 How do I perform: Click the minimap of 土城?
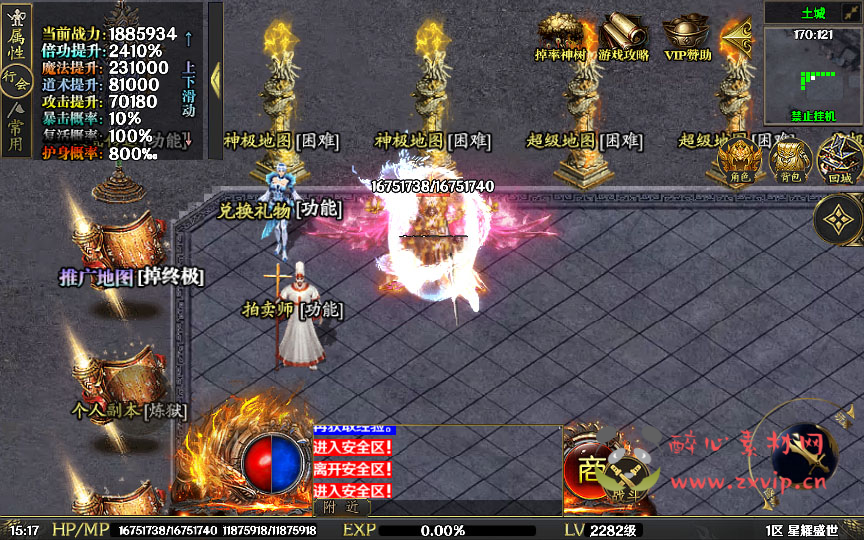(x=812, y=74)
